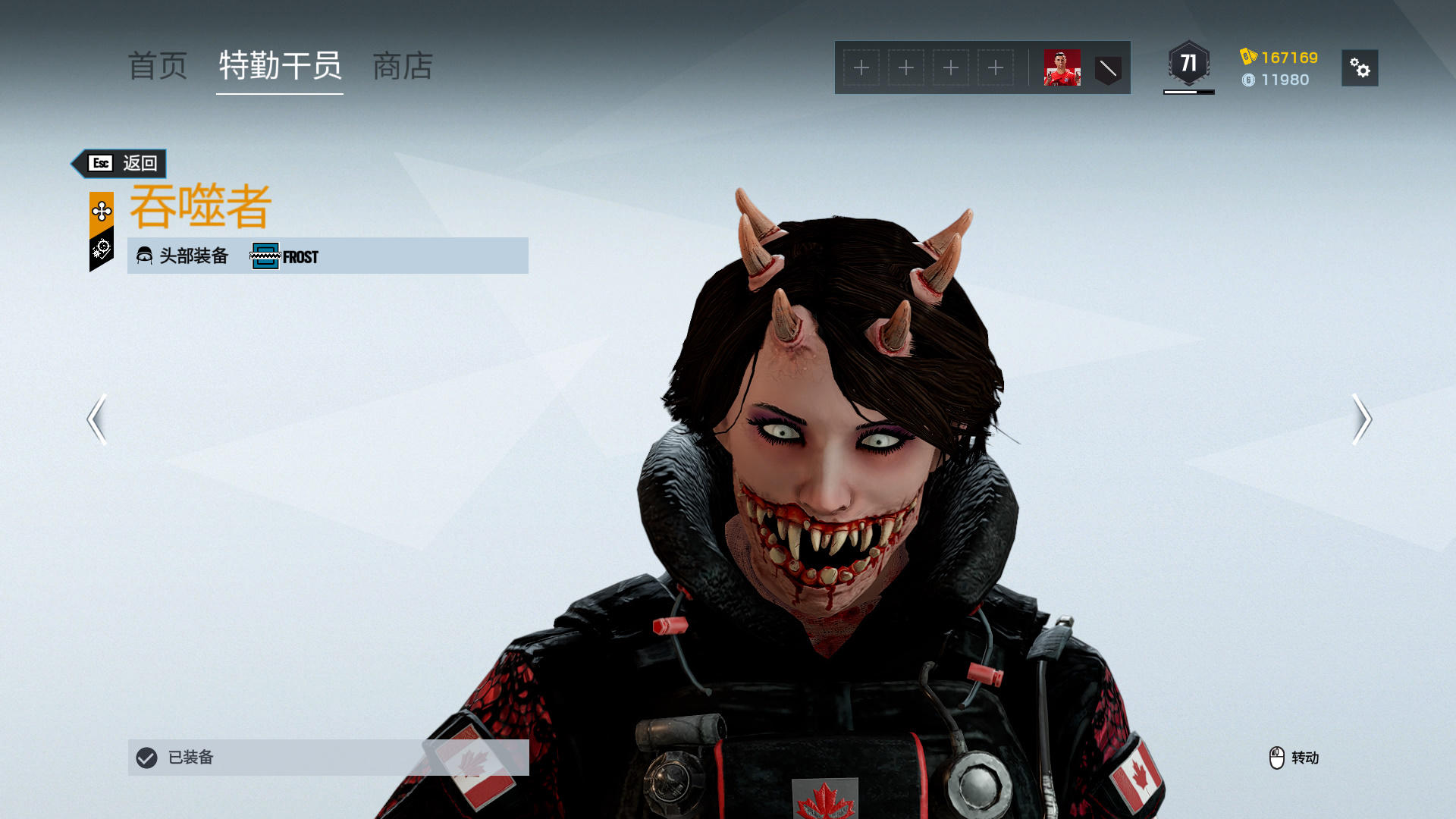Show the previous headgear with left arrow
Viewport: 1456px width, 819px height.
[x=97, y=419]
